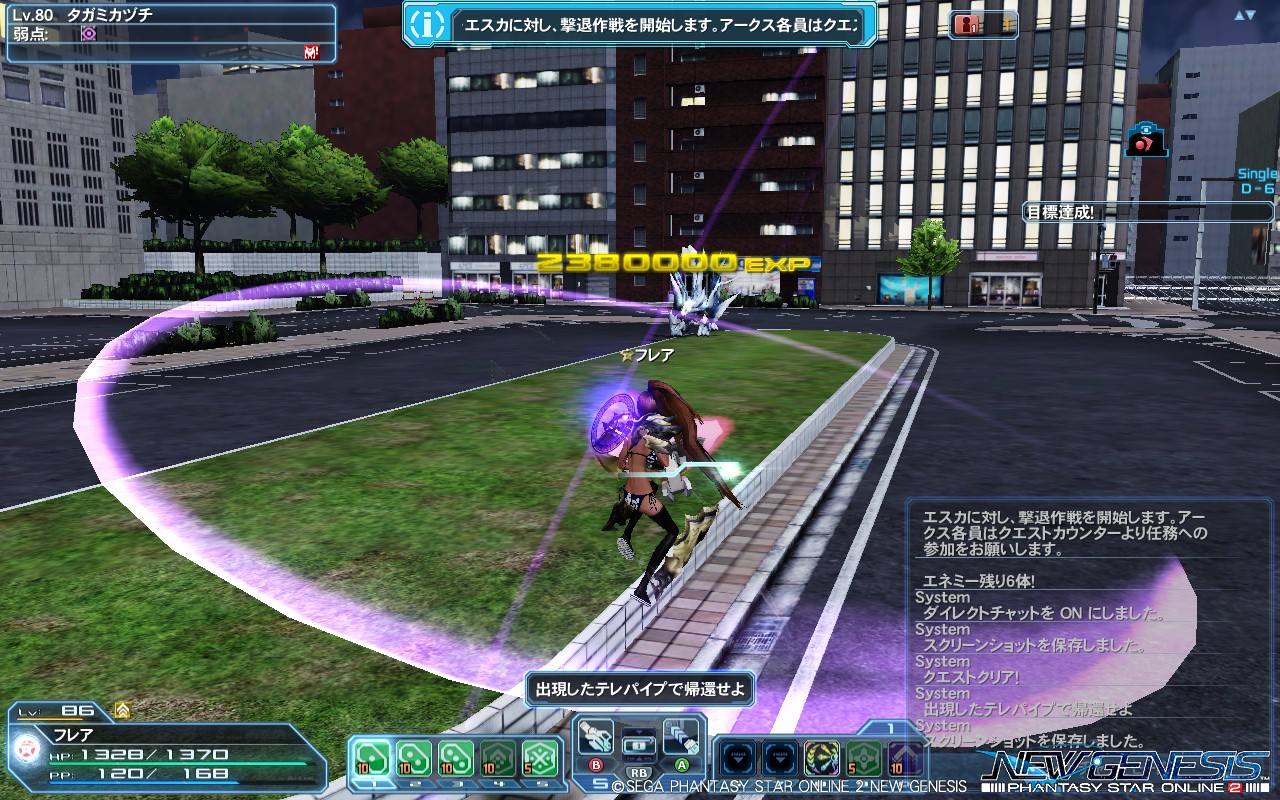Image resolution: width=1280 pixels, height=800 pixels.
Task: Open the center weapon palette switcher
Action: click(639, 746)
